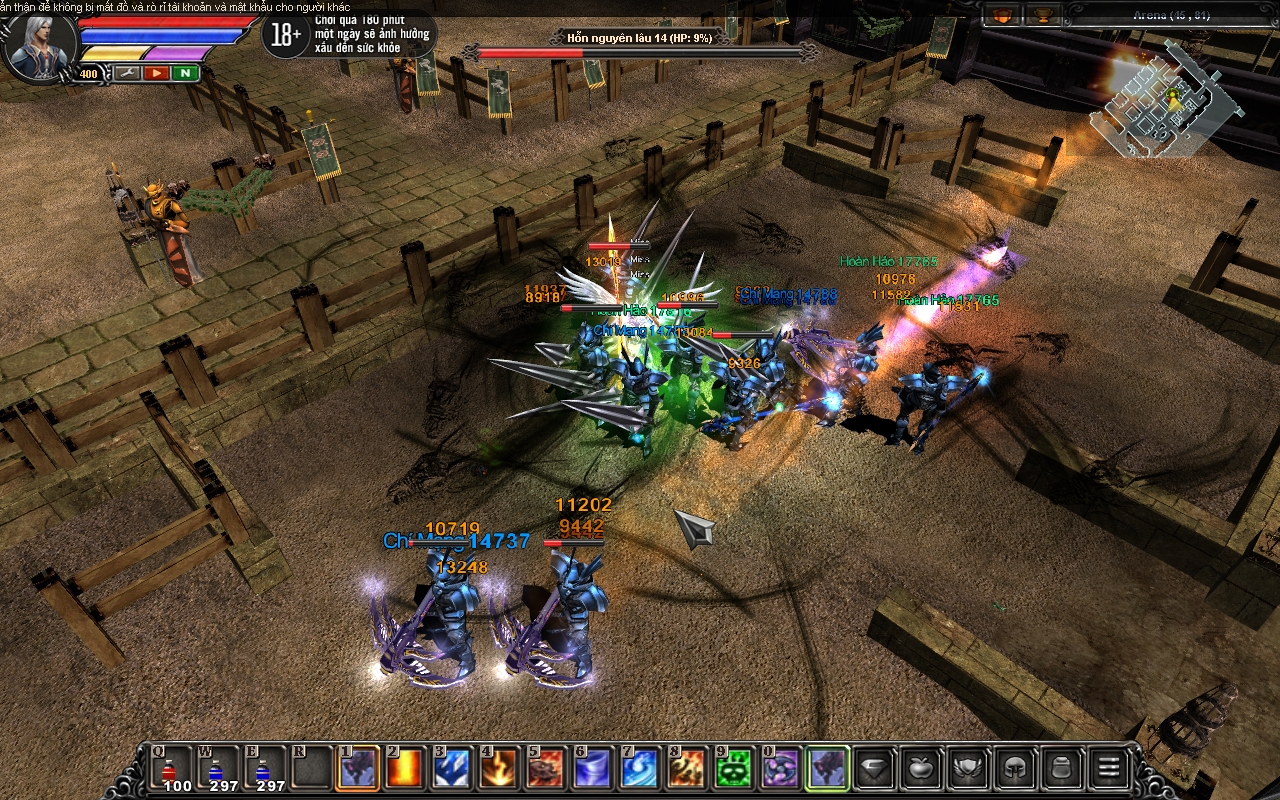
Task: Open the arena minimap
Action: (1165, 100)
